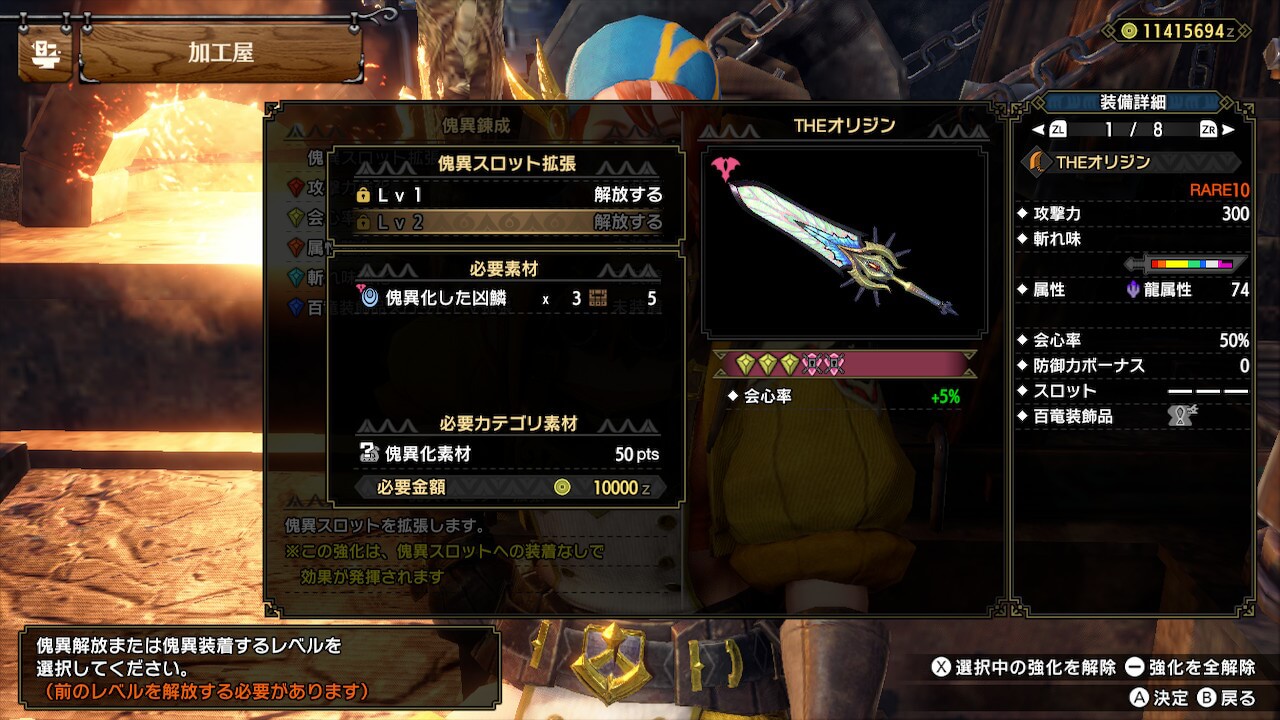Image resolution: width=1280 pixels, height=720 pixels.
Task: Open the 加工屋 smithy header
Action: coord(220,53)
